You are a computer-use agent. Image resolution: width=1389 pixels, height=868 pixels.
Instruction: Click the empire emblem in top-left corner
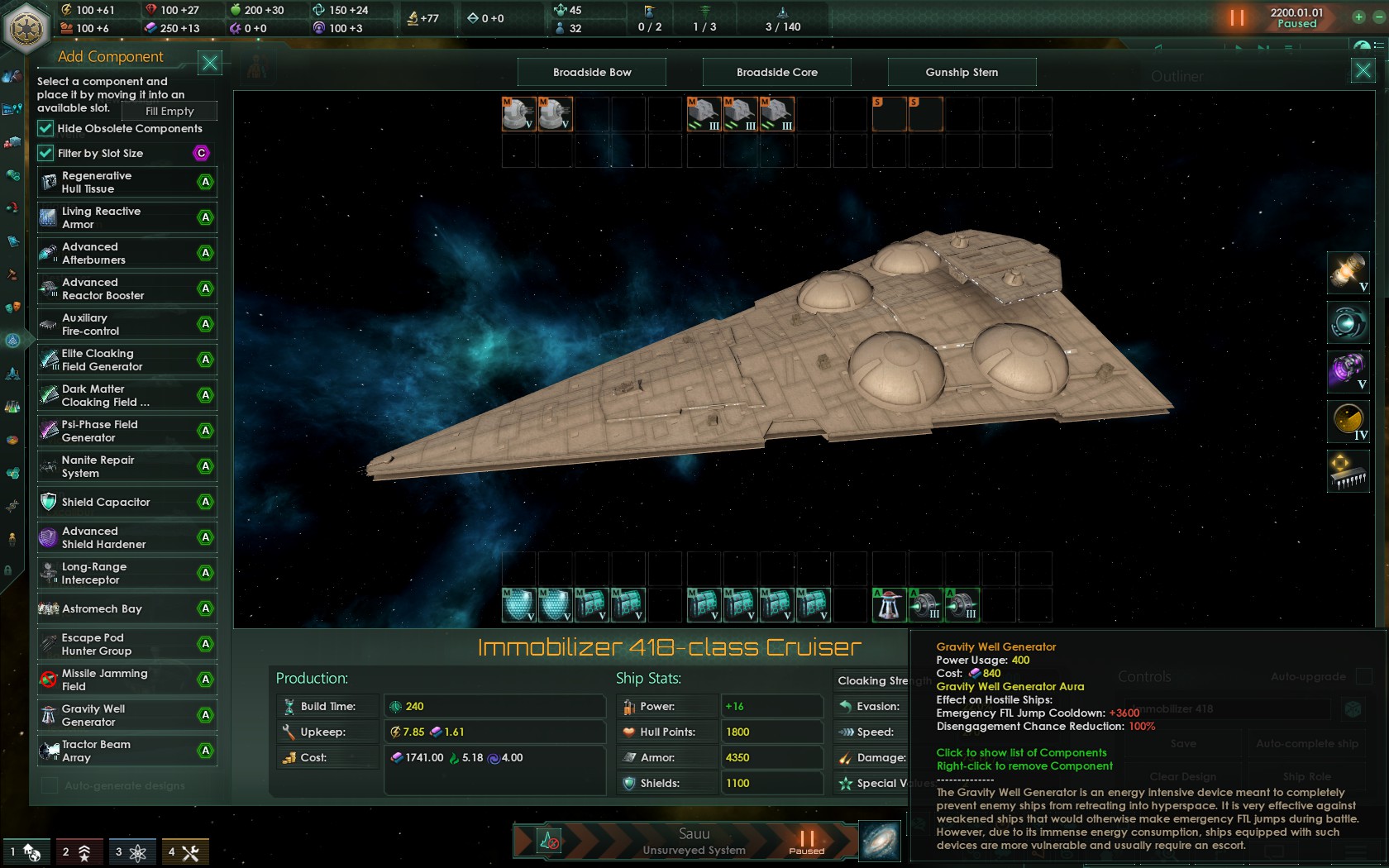[27, 27]
